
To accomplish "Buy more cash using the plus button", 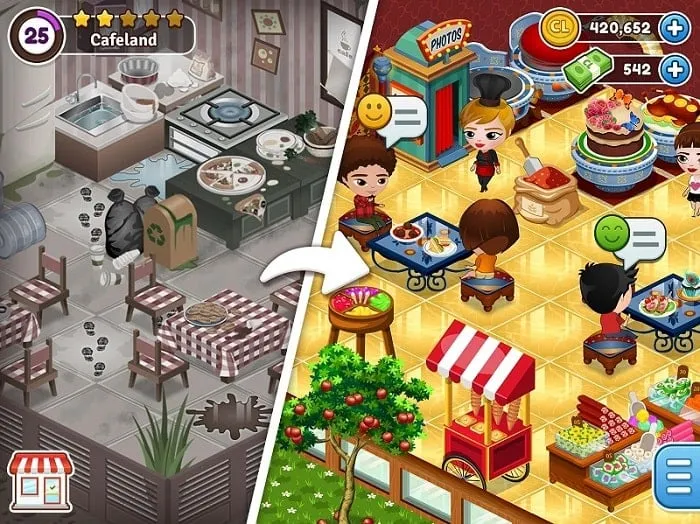I will click(x=676, y=70).
